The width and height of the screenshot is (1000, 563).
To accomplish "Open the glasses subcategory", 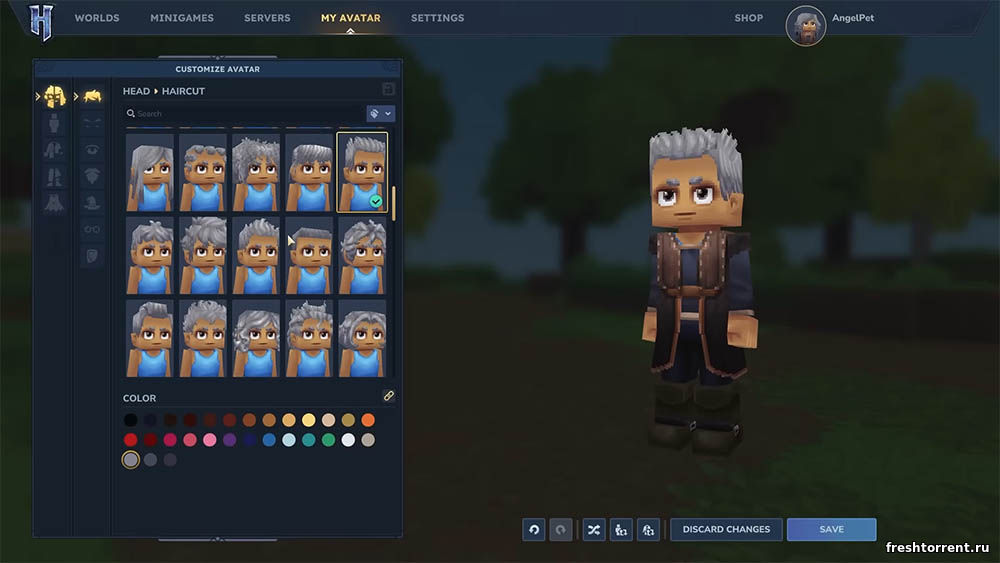I will 92,229.
